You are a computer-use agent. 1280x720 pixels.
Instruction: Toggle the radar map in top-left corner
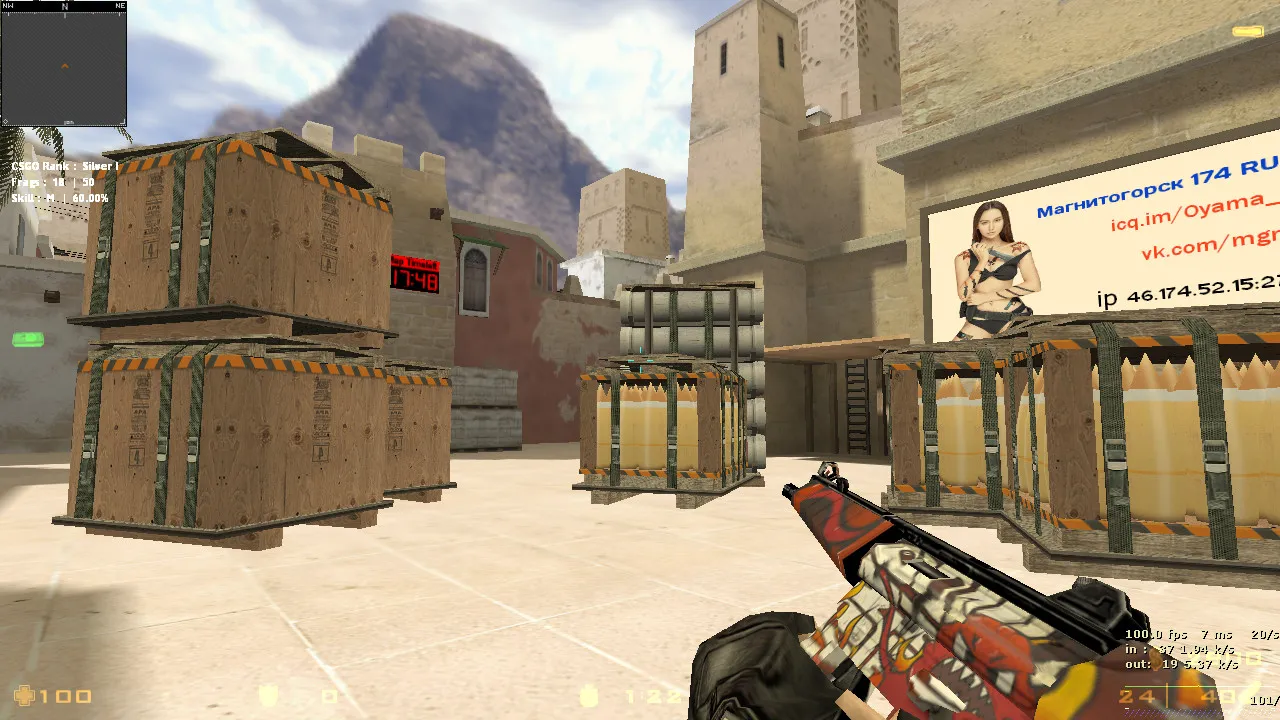click(x=65, y=68)
